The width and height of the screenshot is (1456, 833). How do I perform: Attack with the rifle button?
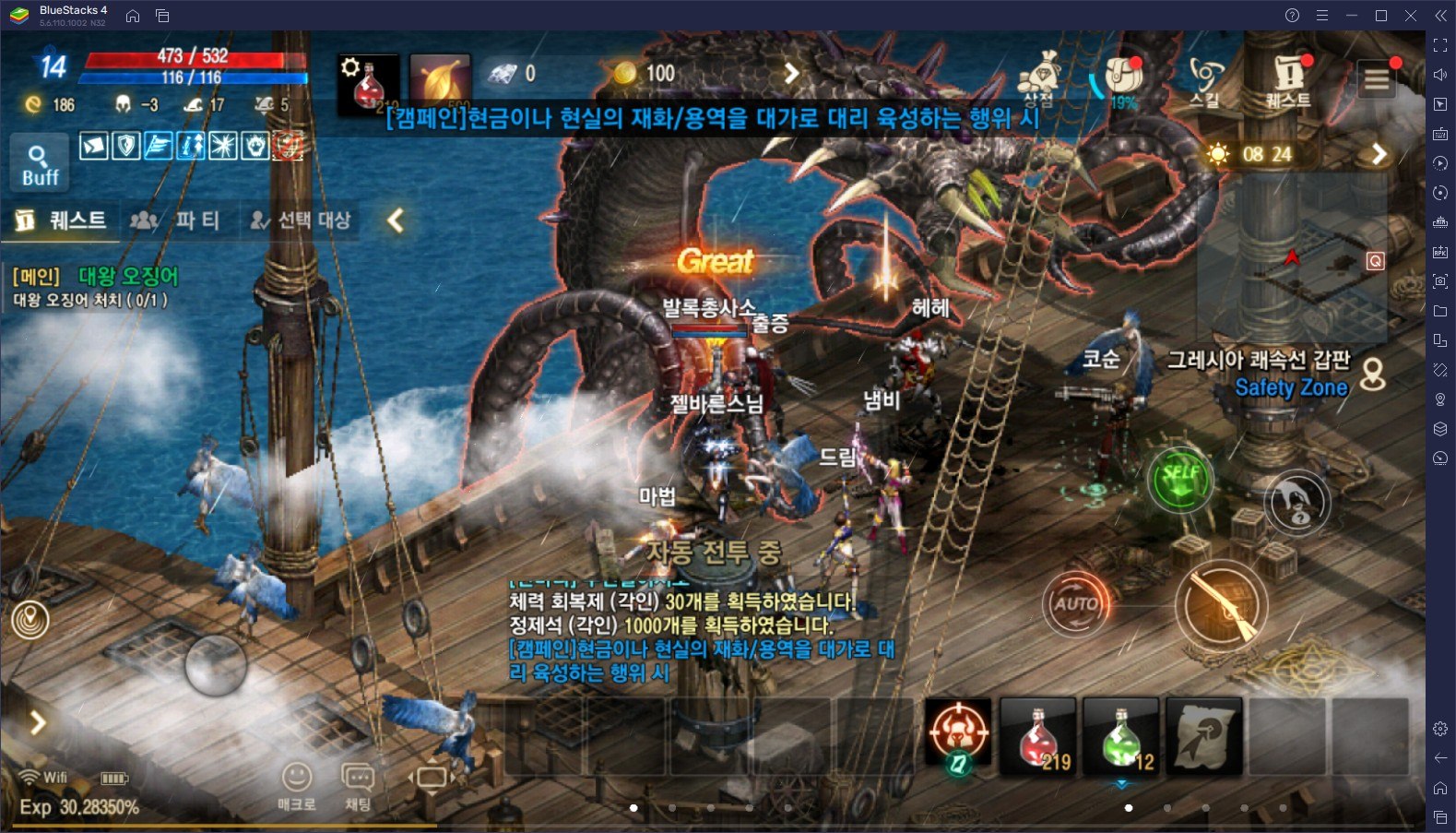(x=1221, y=605)
